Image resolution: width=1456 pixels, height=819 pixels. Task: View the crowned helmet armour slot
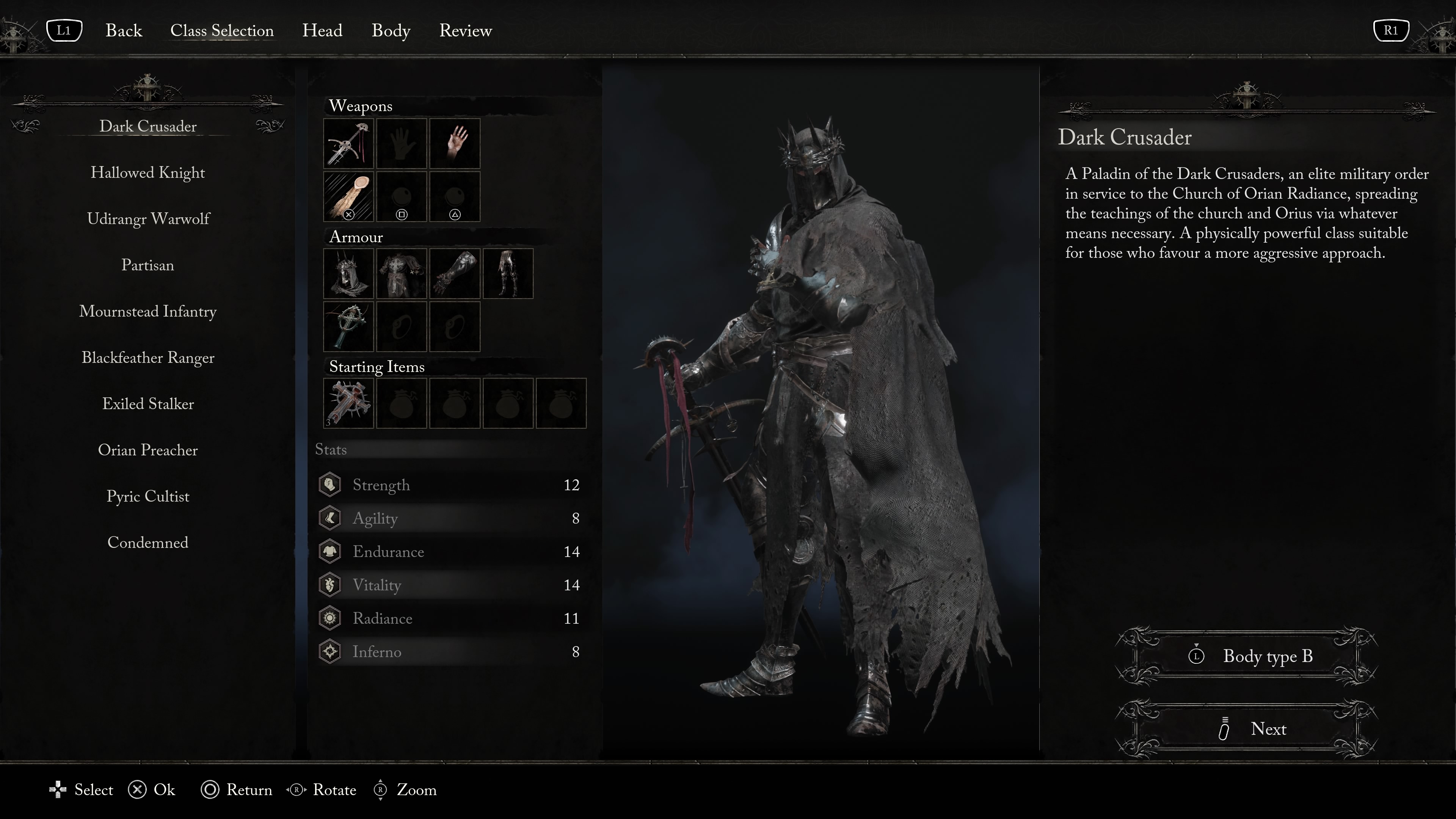coord(348,273)
